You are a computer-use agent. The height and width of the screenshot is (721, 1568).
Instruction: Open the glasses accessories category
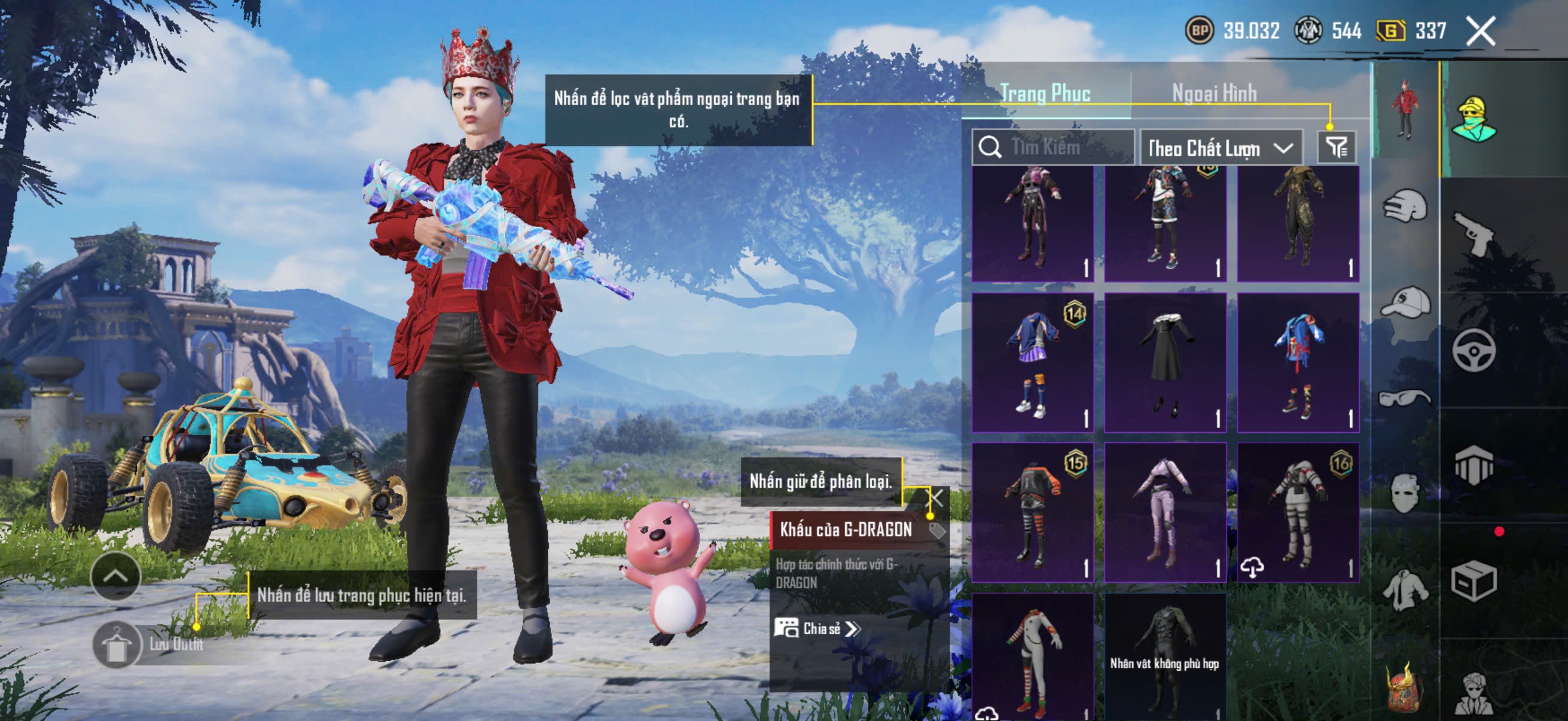point(1404,399)
